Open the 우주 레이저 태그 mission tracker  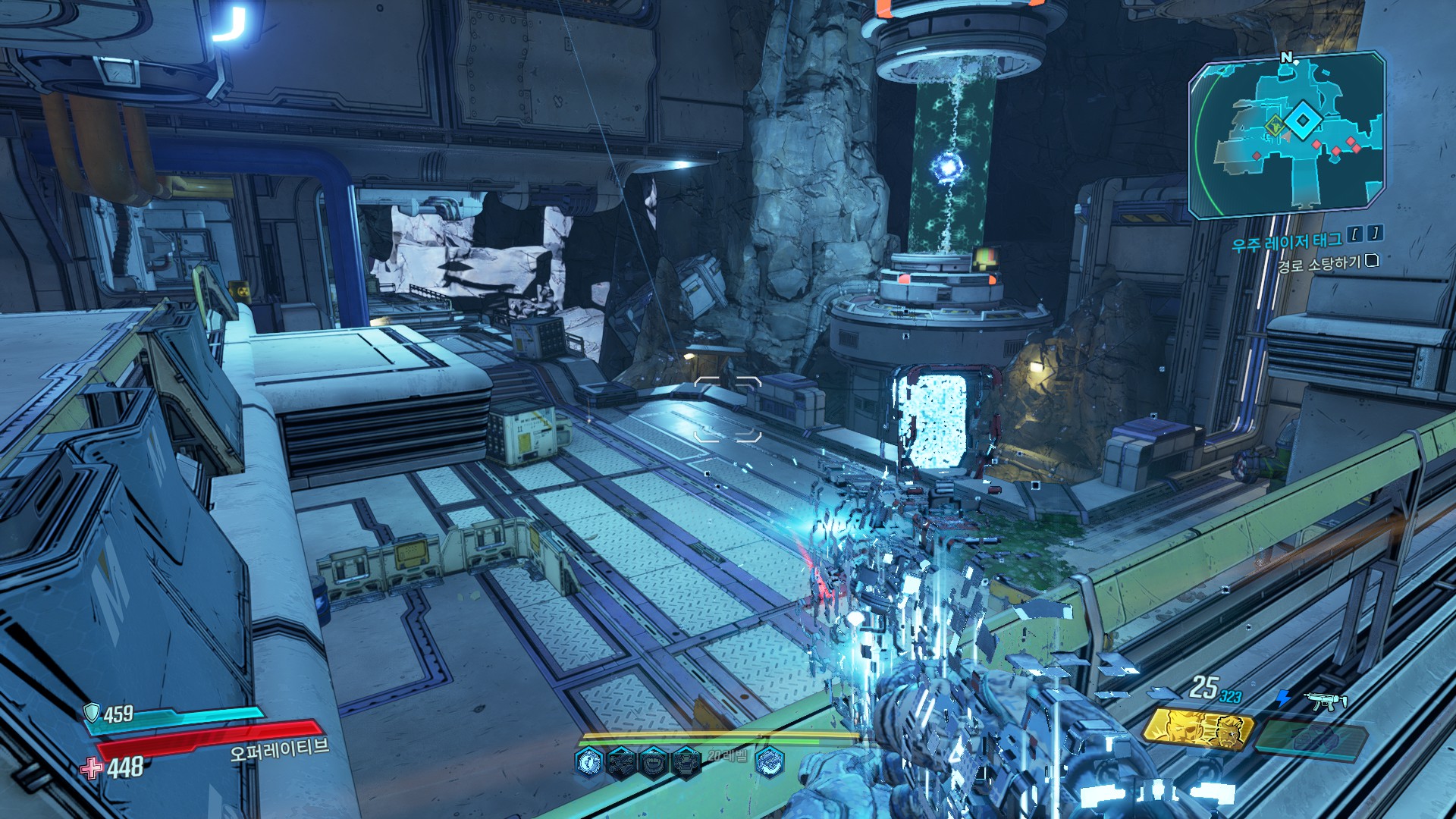point(1286,243)
